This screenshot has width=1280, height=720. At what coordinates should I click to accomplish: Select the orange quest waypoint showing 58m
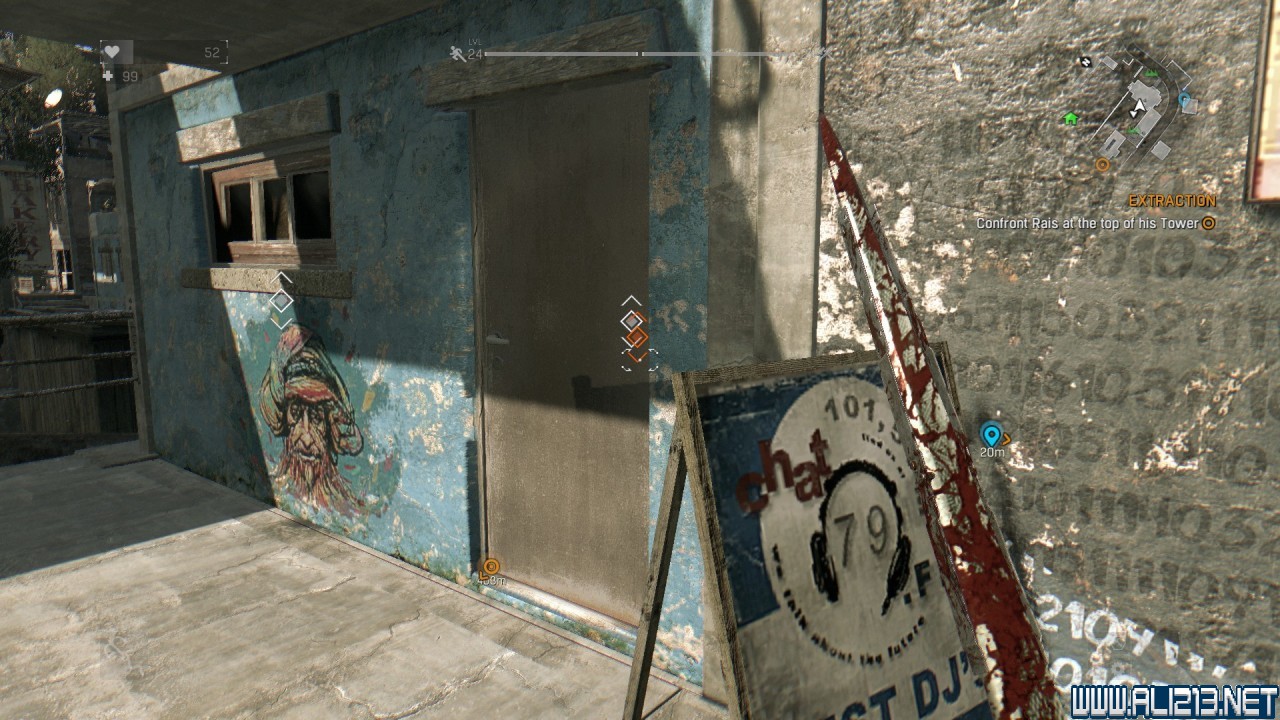(x=490, y=567)
